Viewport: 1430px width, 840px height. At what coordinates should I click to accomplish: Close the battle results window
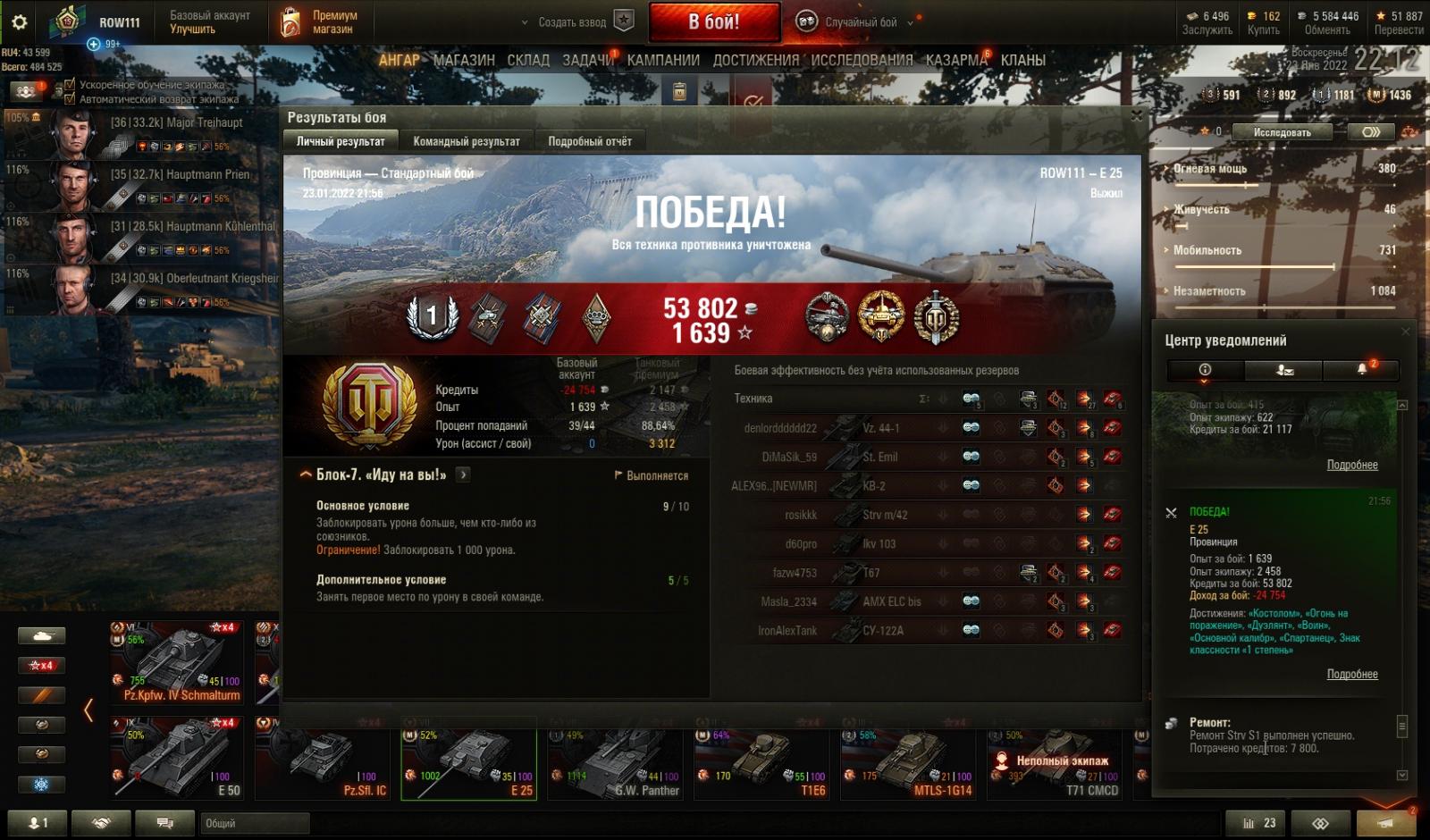(1136, 116)
